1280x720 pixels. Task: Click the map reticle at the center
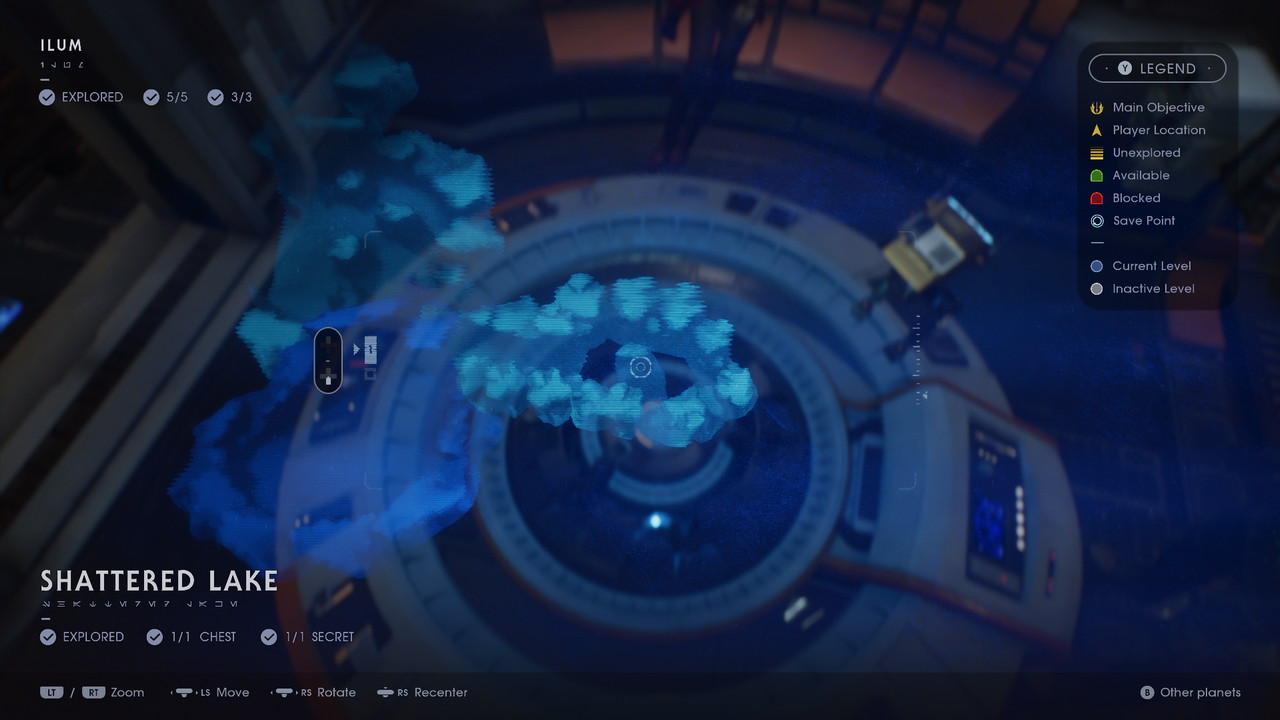pyautogui.click(x=641, y=367)
